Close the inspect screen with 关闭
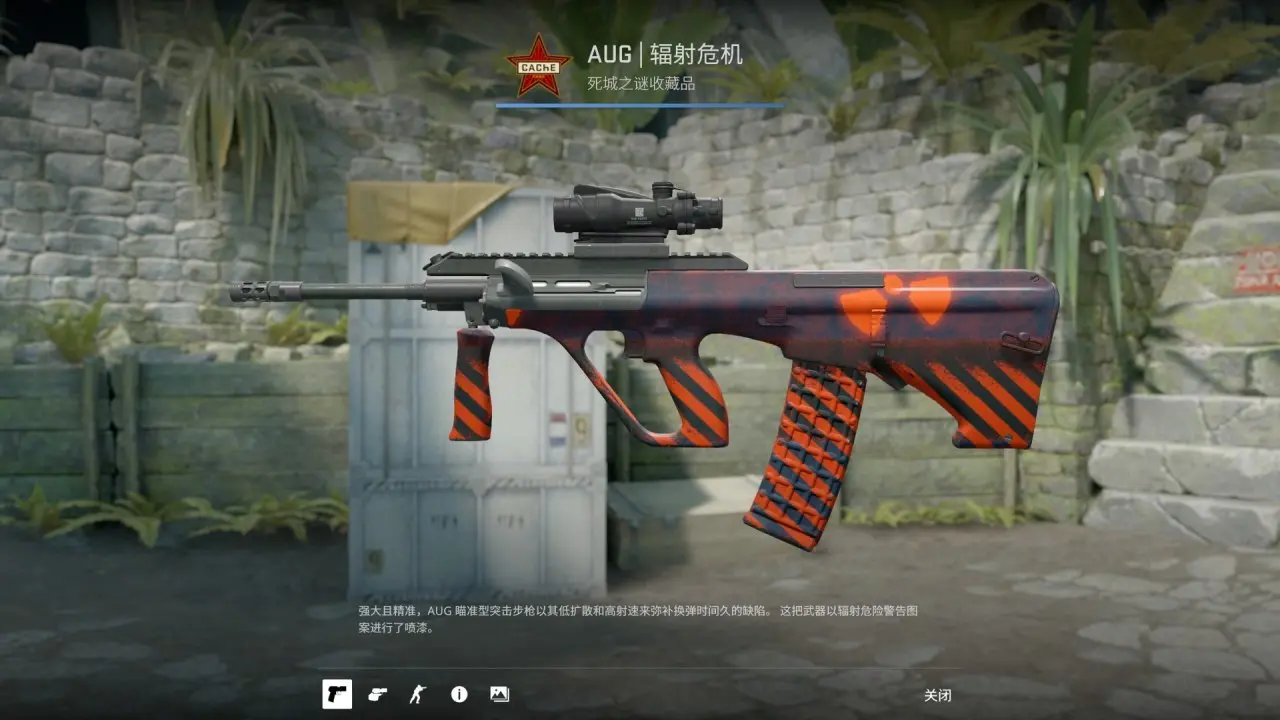The height and width of the screenshot is (720, 1280). (x=937, y=695)
